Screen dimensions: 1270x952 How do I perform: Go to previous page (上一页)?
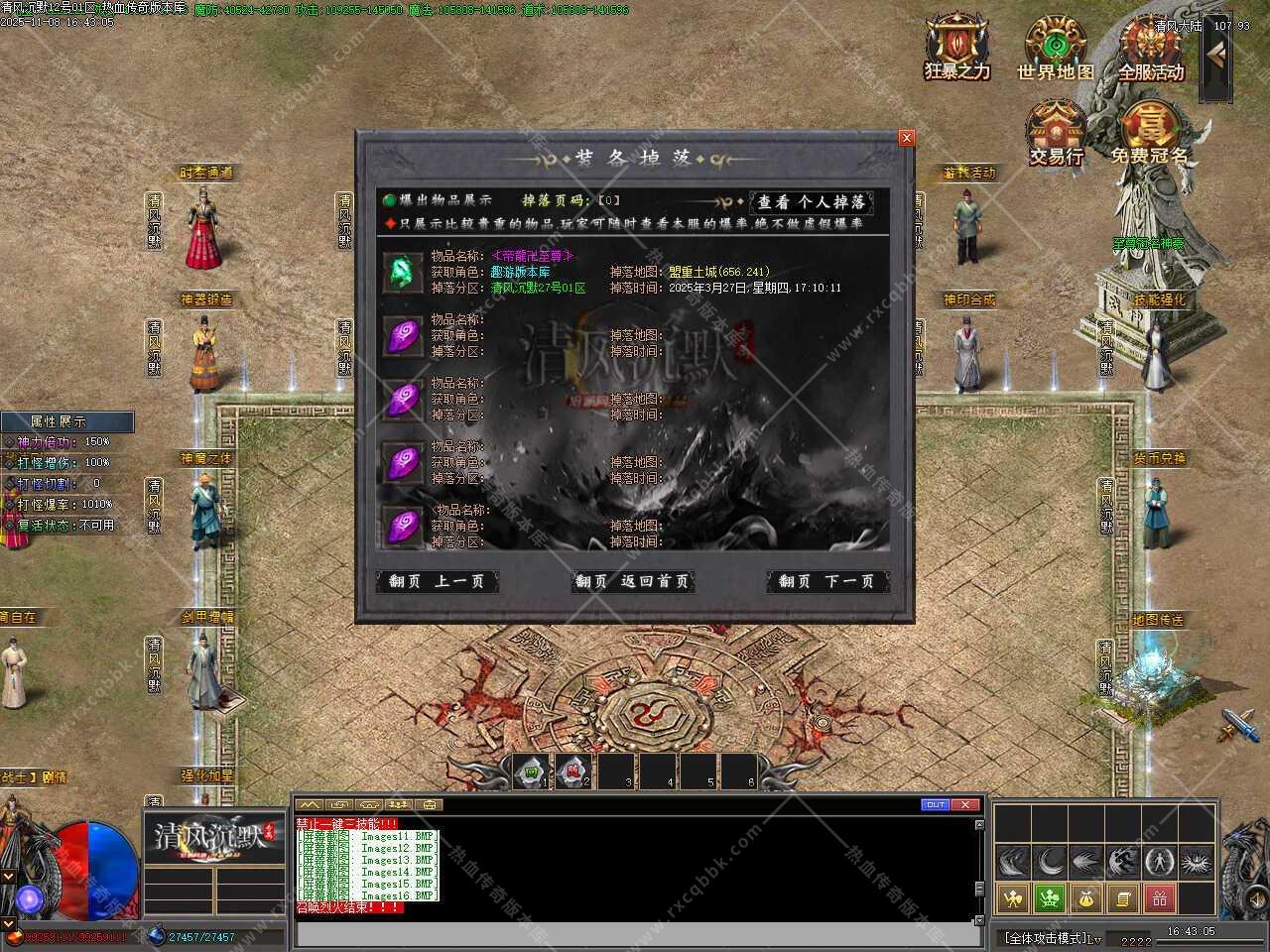click(x=437, y=582)
